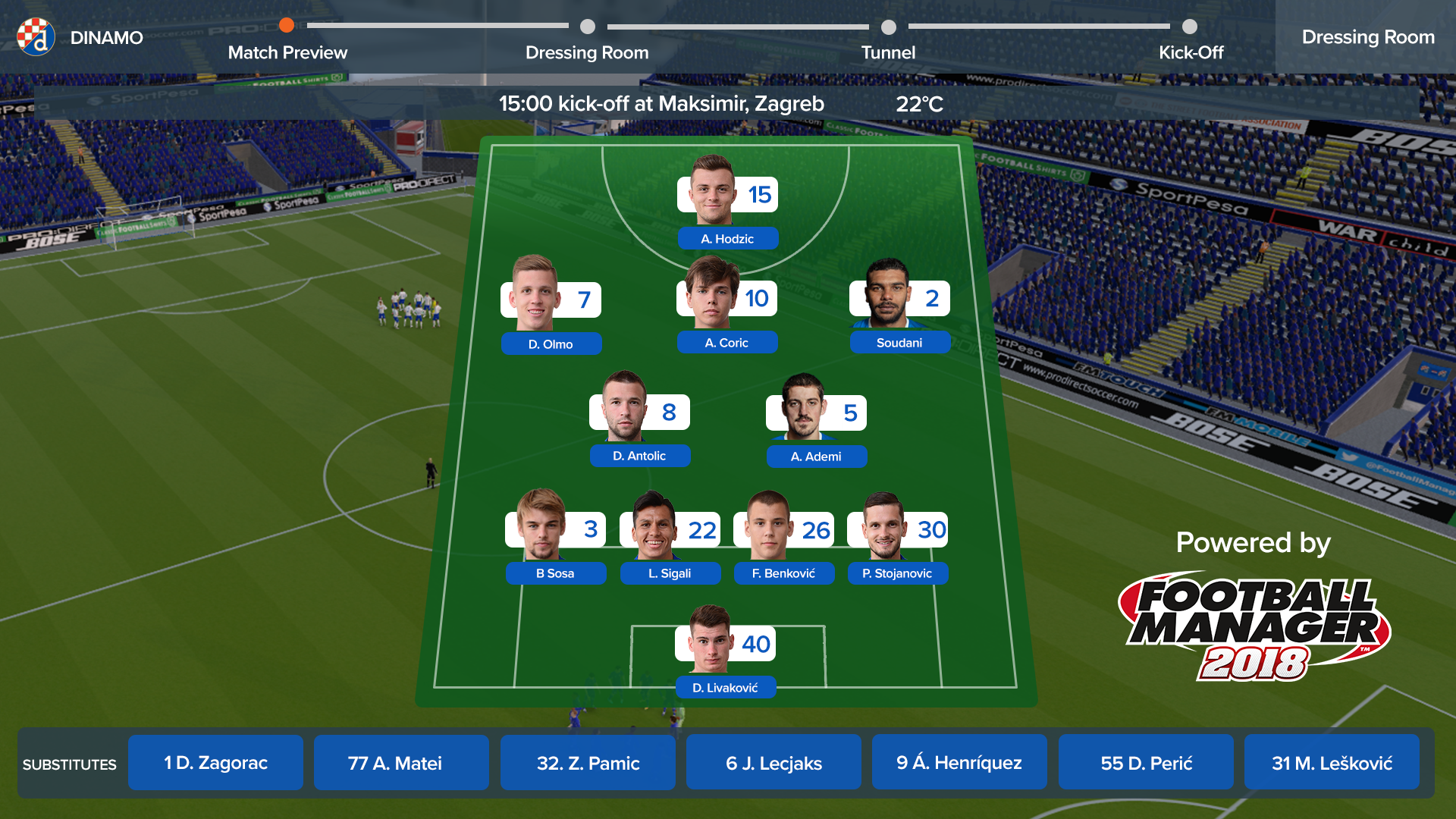This screenshot has width=1456, height=819.
Task: Select the Match Preview stage
Action: (x=287, y=52)
